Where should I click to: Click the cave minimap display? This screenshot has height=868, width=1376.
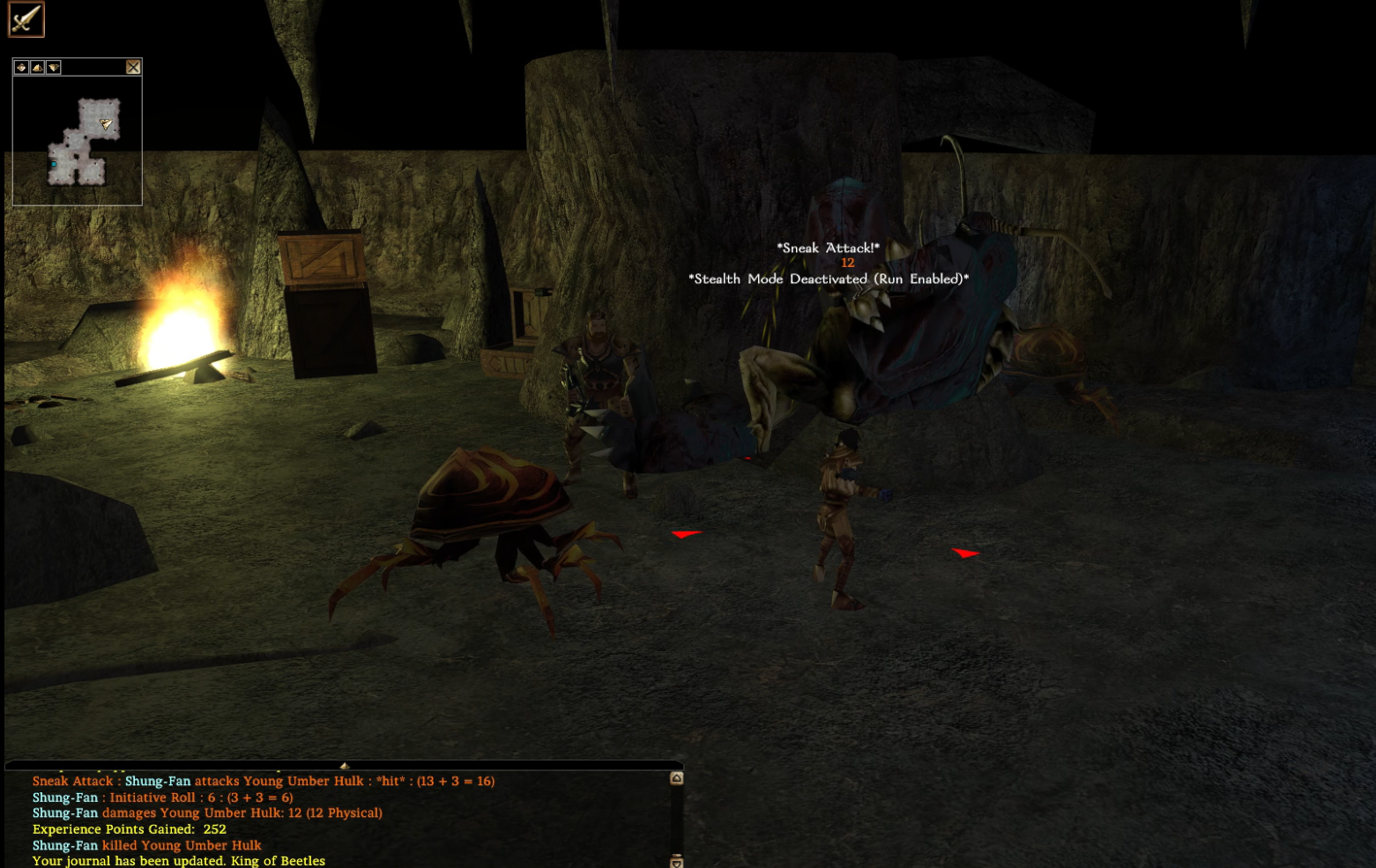pos(78,141)
